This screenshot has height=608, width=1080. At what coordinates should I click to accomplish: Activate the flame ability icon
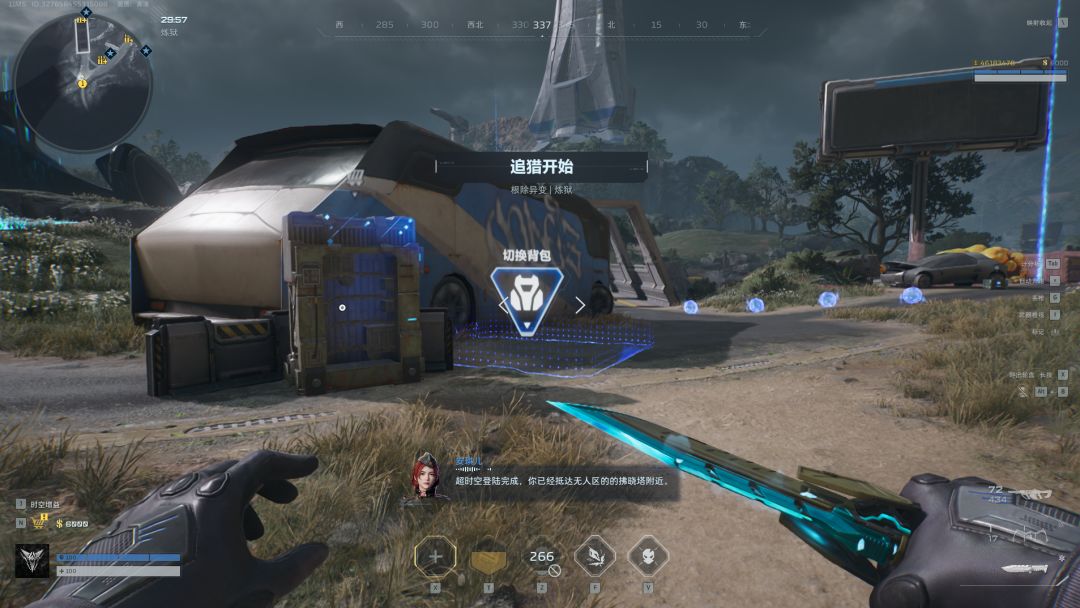coord(594,557)
